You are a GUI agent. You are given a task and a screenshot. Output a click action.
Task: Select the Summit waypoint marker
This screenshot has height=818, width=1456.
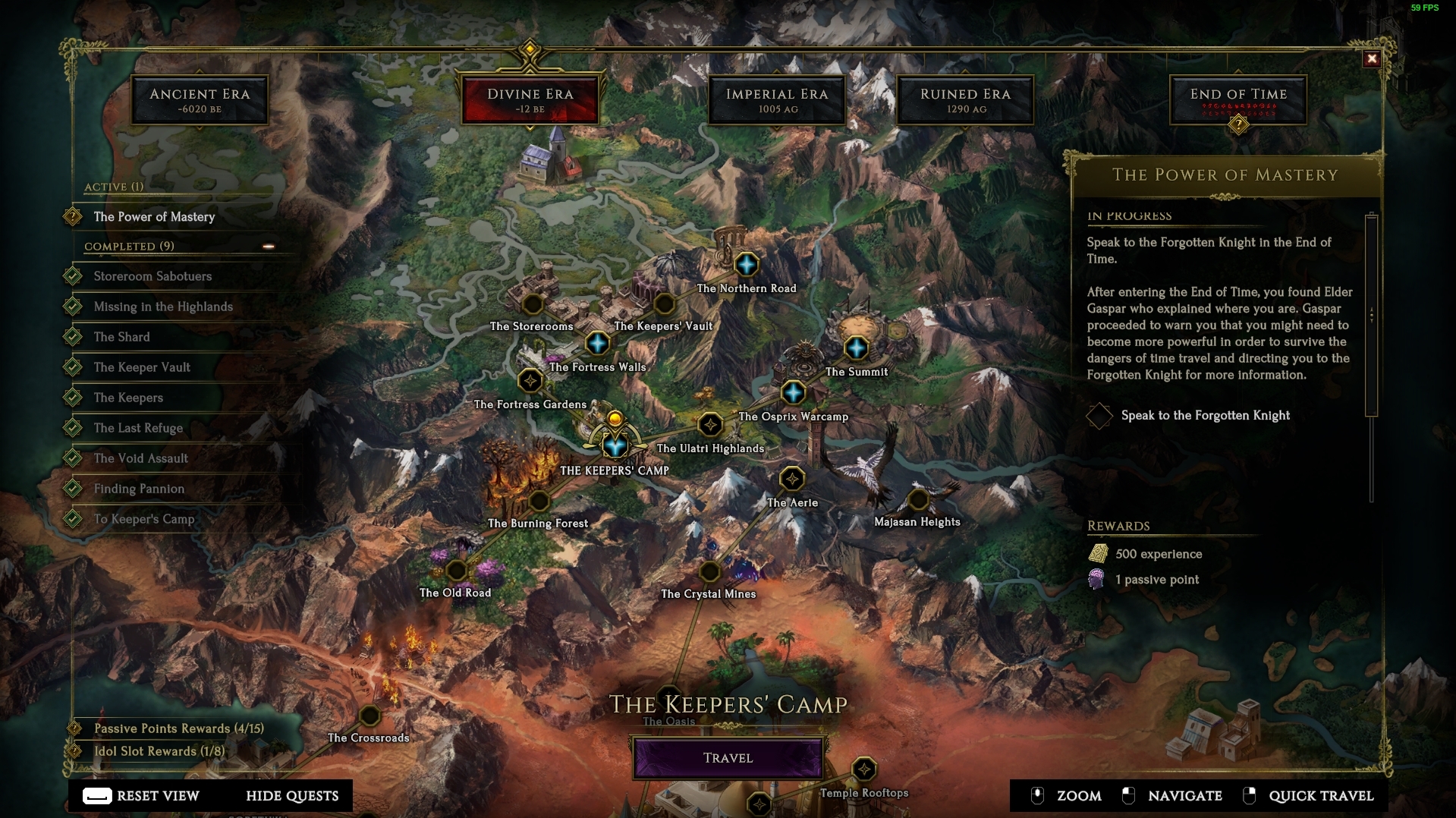857,349
